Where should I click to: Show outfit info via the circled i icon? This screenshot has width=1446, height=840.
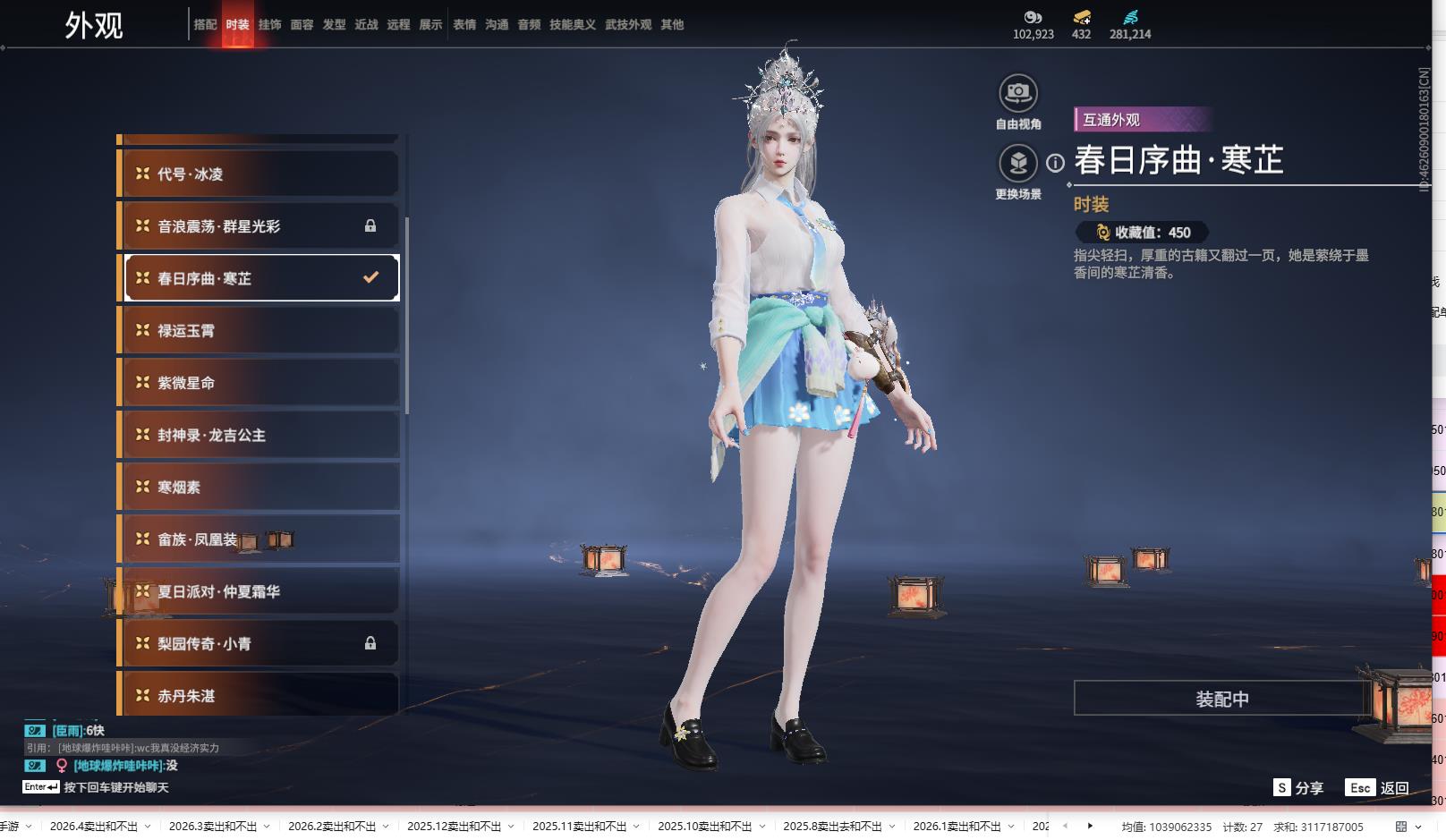1056,163
